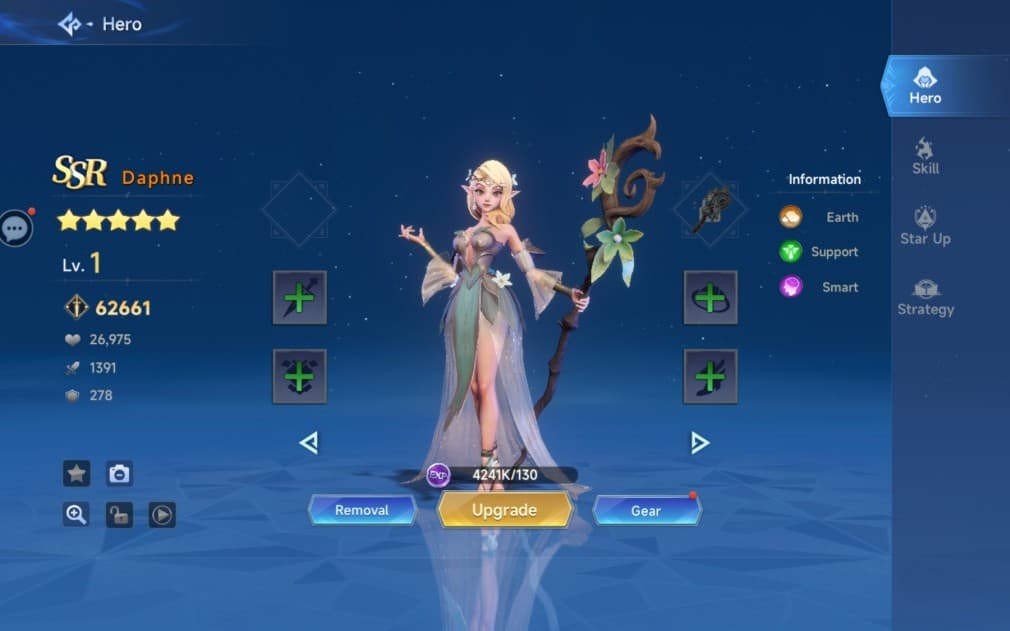Equip an item in the boots slot
Image resolution: width=1010 pixels, height=631 pixels.
point(710,376)
